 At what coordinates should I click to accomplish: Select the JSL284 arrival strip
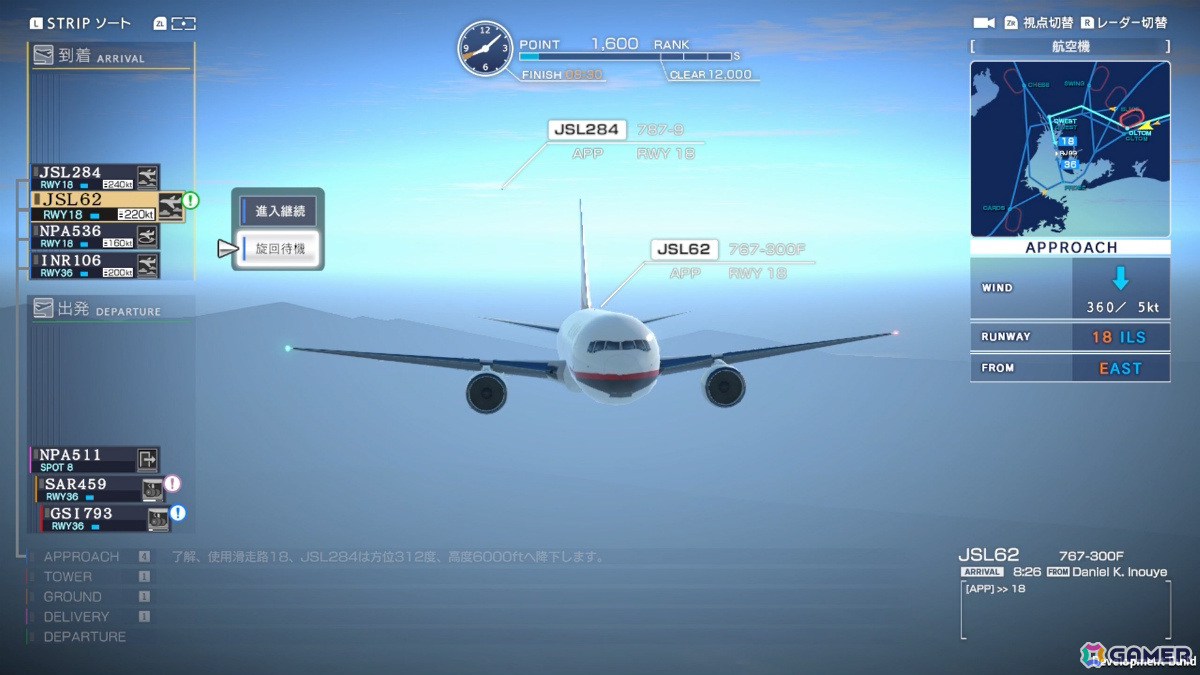coord(94,178)
